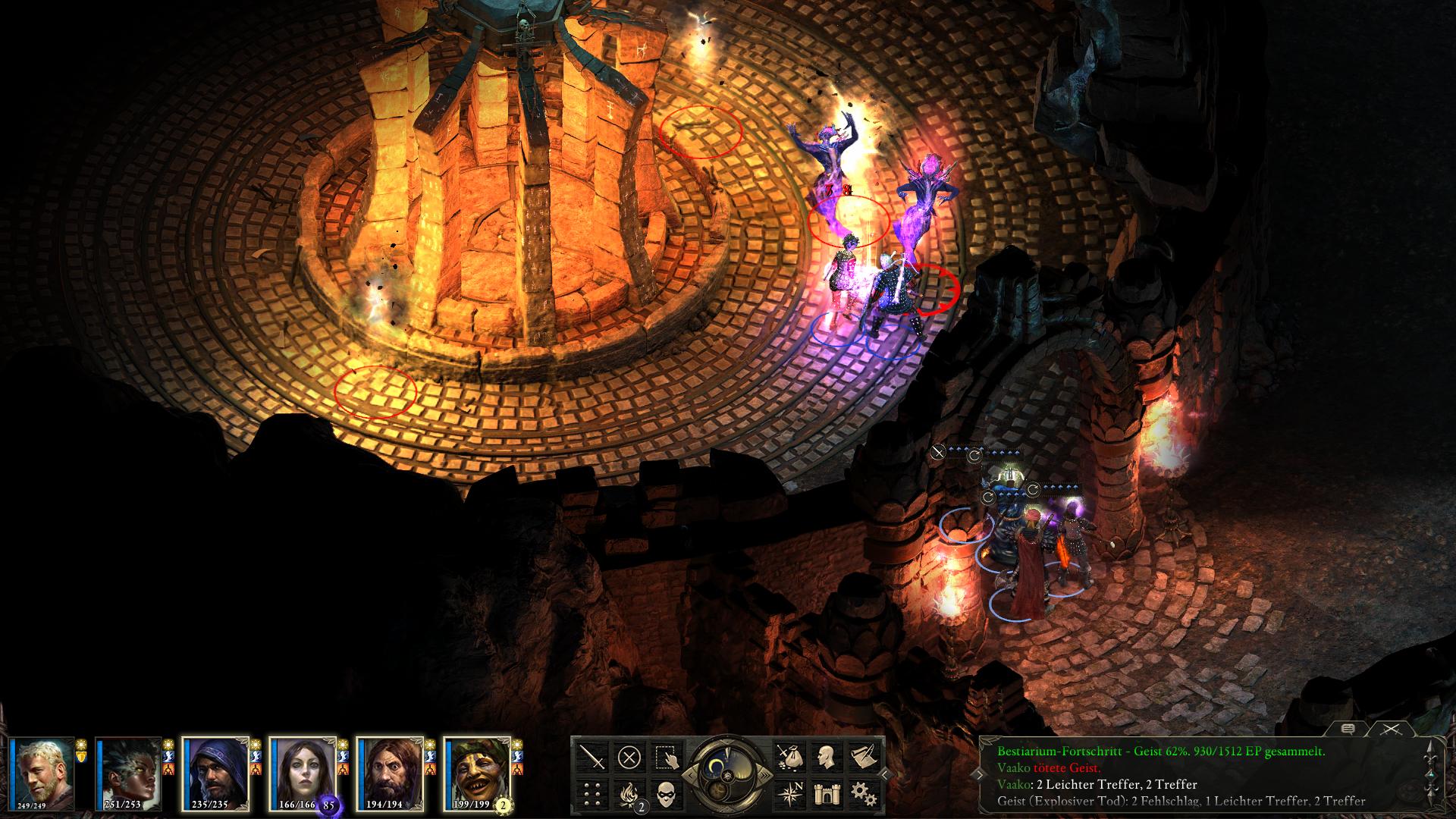Show the area map compass icon

pyautogui.click(x=789, y=794)
